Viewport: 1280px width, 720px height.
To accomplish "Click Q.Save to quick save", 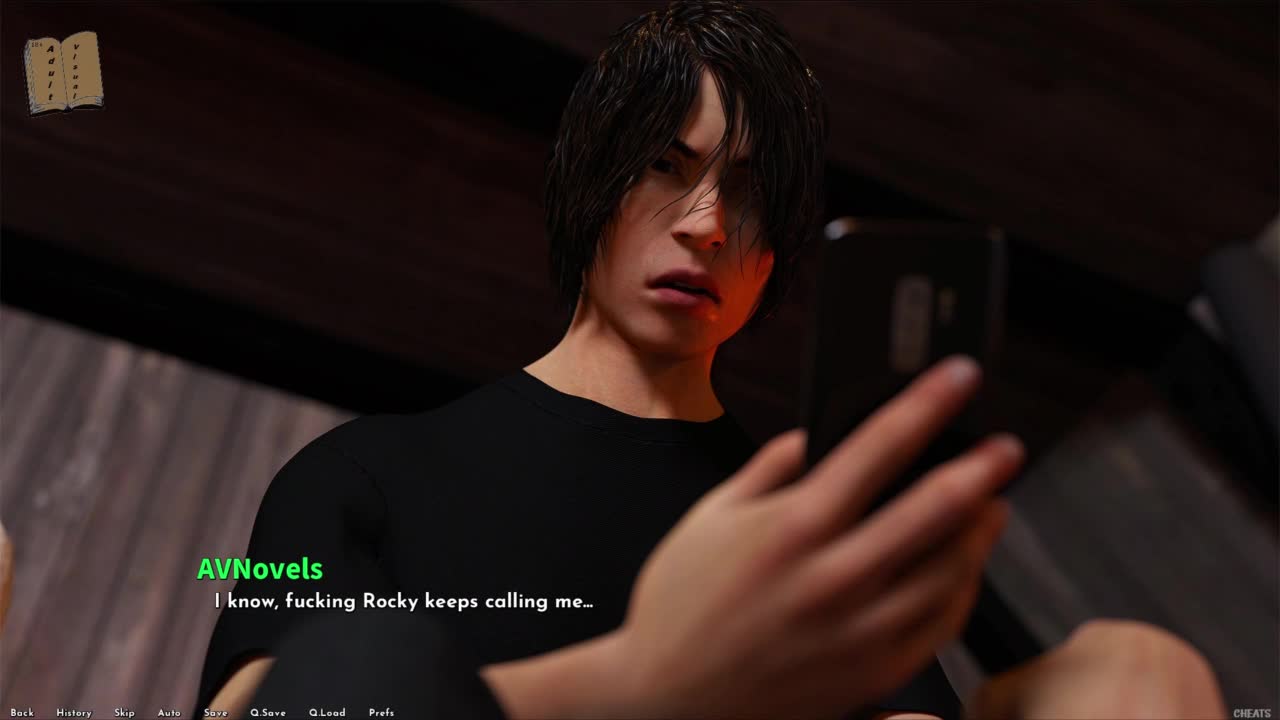I will tap(268, 713).
